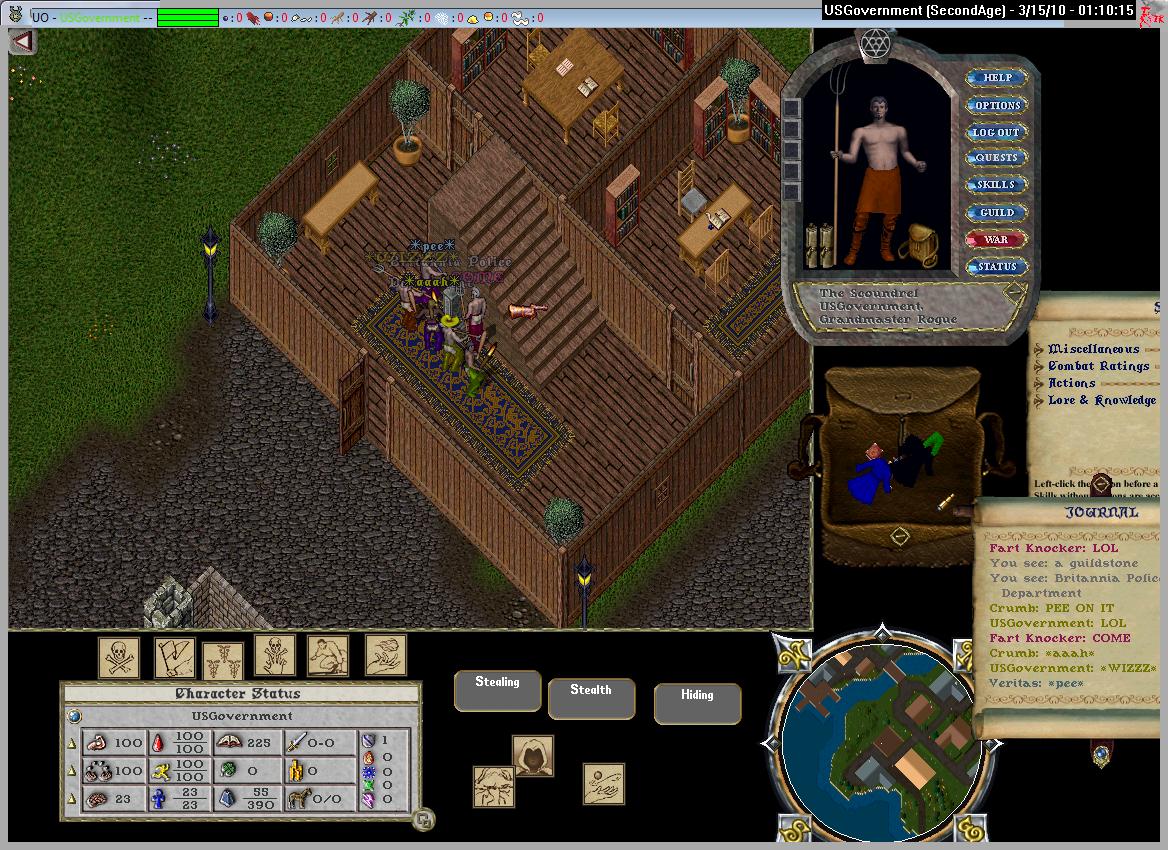Expand the Miscellaneous skill group
Viewport: 1168px width, 850px height.
[1093, 349]
